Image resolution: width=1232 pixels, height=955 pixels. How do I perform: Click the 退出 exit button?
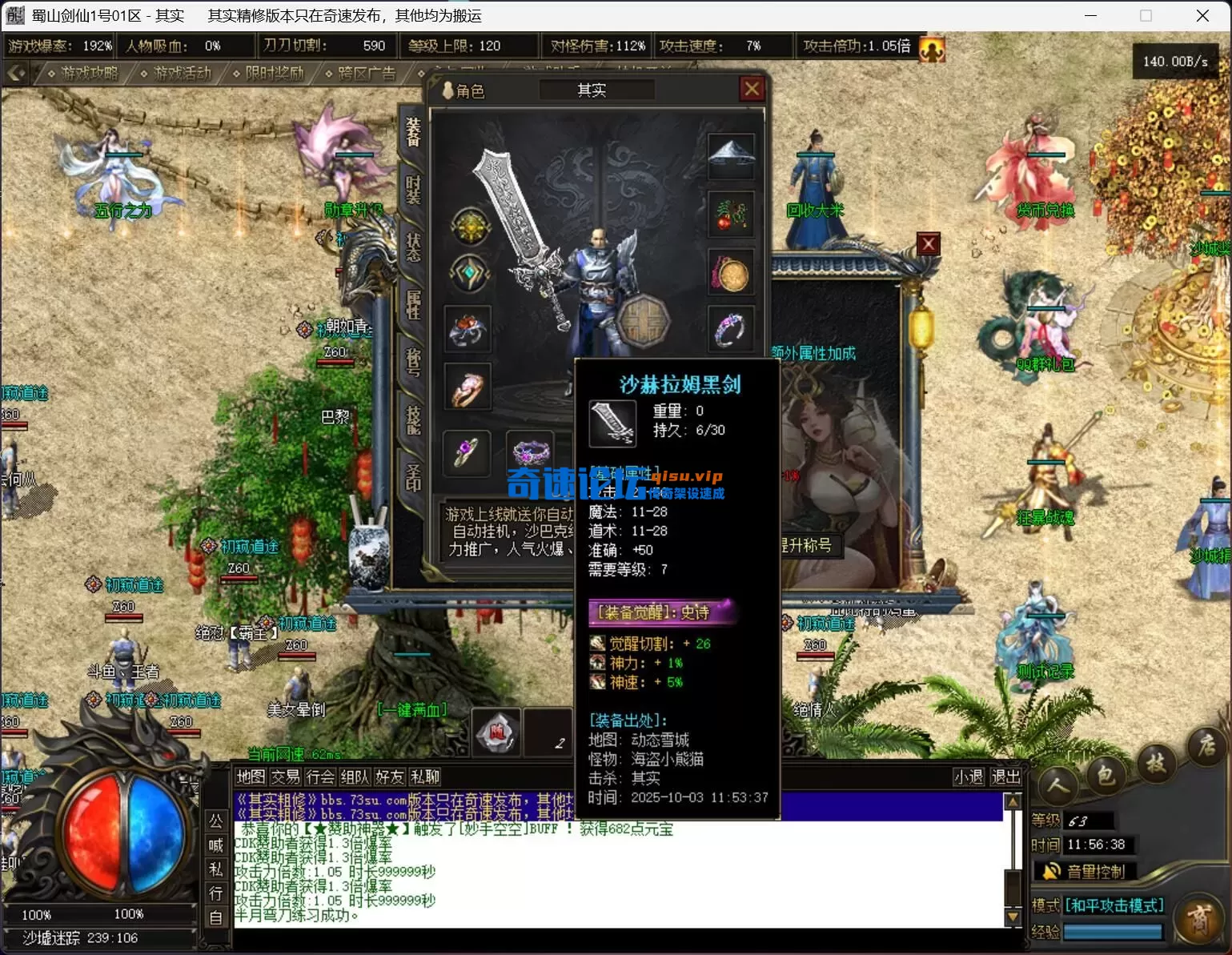(x=1005, y=776)
